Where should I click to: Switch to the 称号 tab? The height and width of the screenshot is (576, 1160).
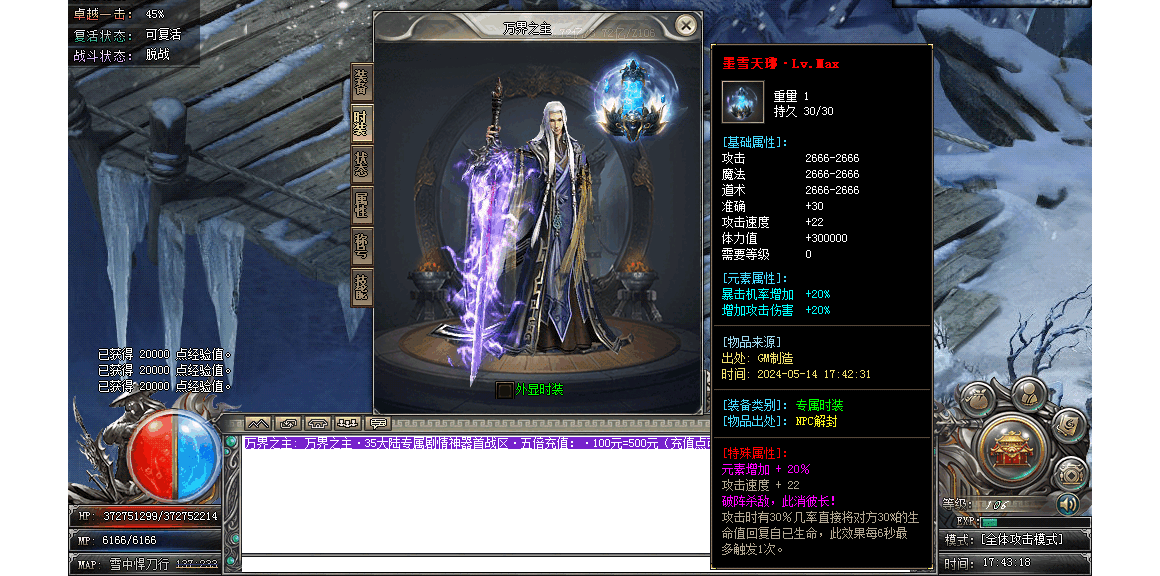(x=361, y=248)
